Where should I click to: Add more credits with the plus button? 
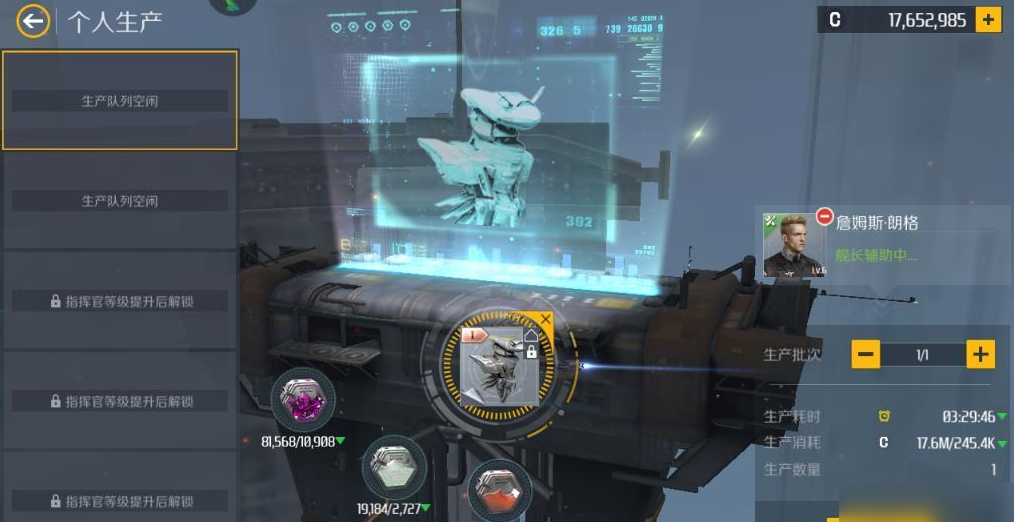(988, 19)
